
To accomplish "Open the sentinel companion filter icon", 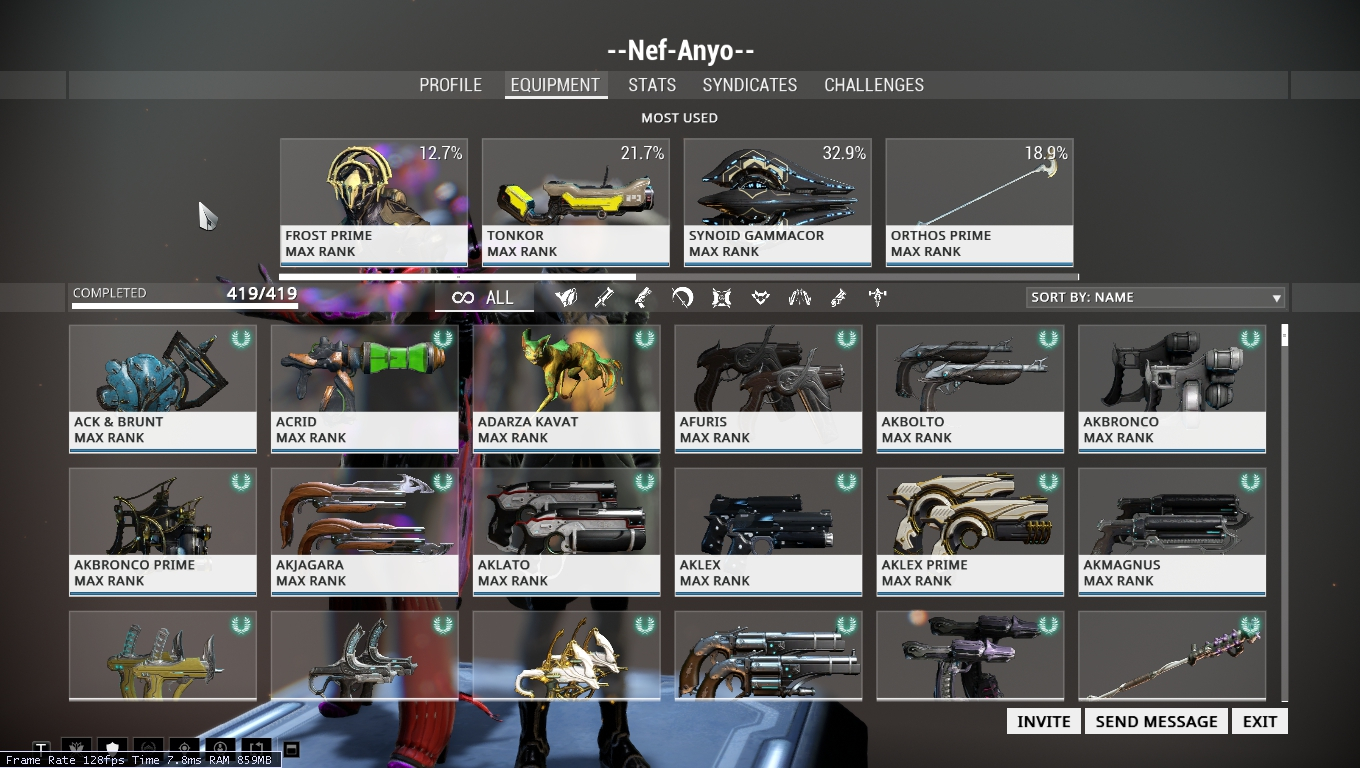I will pos(721,297).
